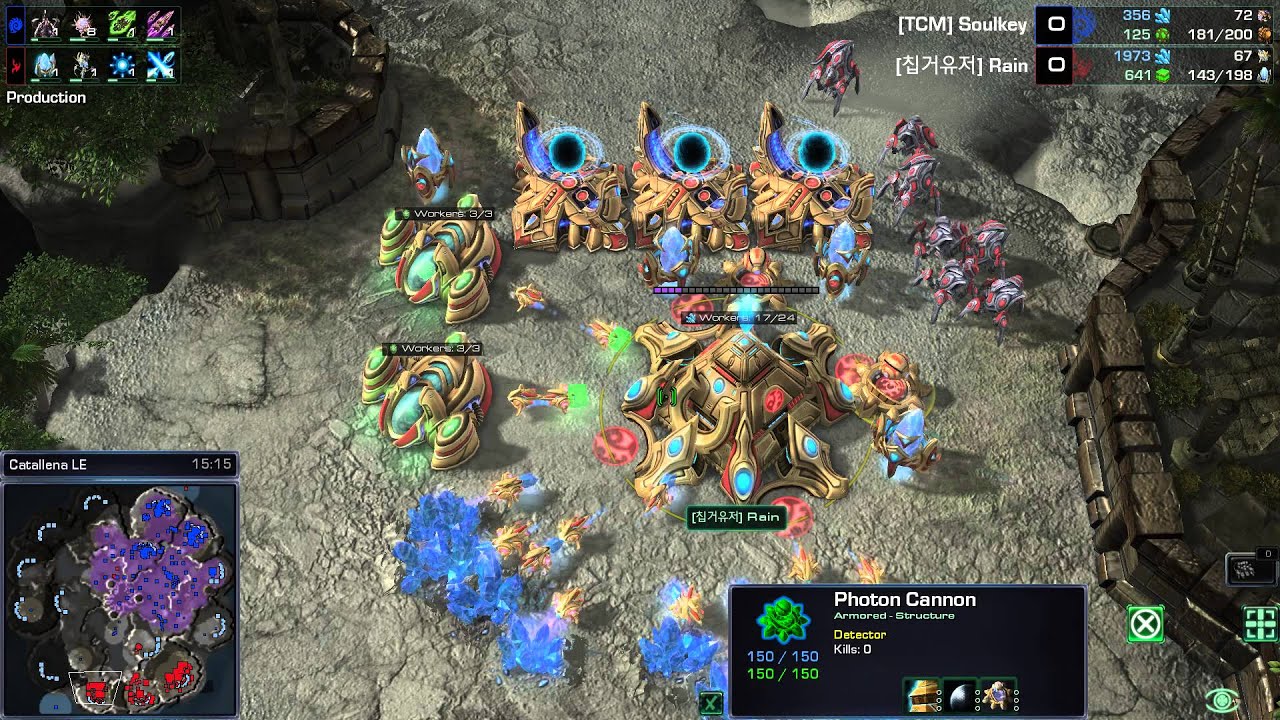Select the Immortal icon in Rain's production row
The image size is (1280, 720).
(45, 64)
